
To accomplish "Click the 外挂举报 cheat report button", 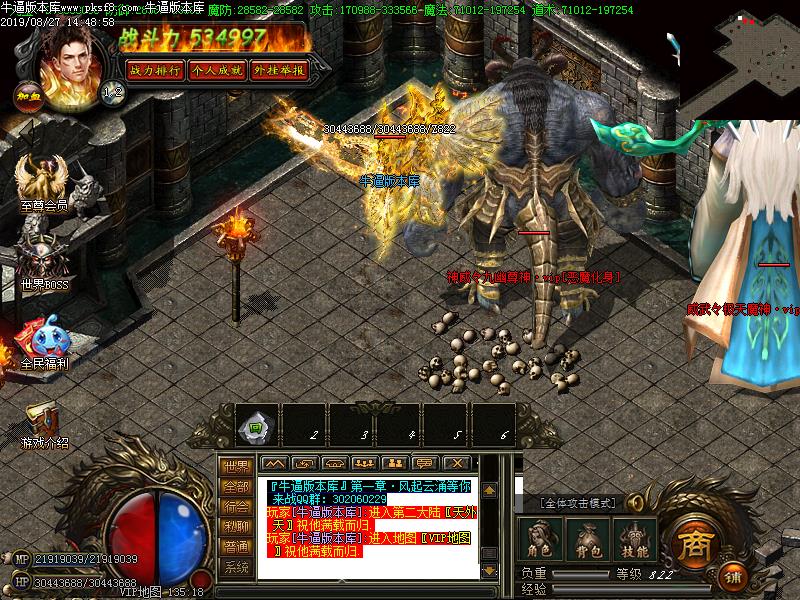I will tap(278, 70).
